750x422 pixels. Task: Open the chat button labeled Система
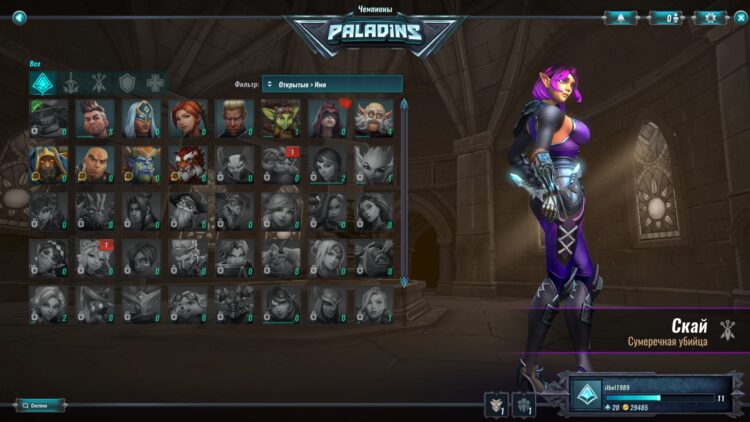pos(40,405)
